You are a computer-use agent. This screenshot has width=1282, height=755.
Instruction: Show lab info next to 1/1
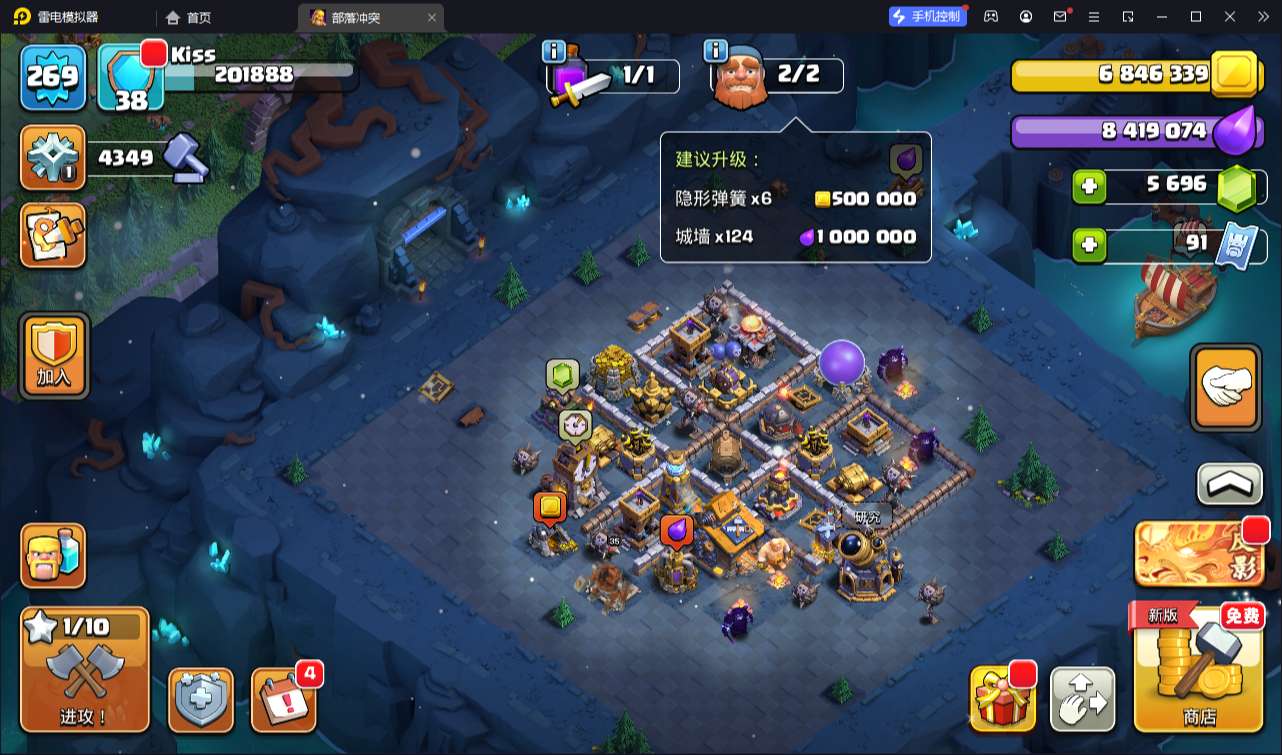554,51
